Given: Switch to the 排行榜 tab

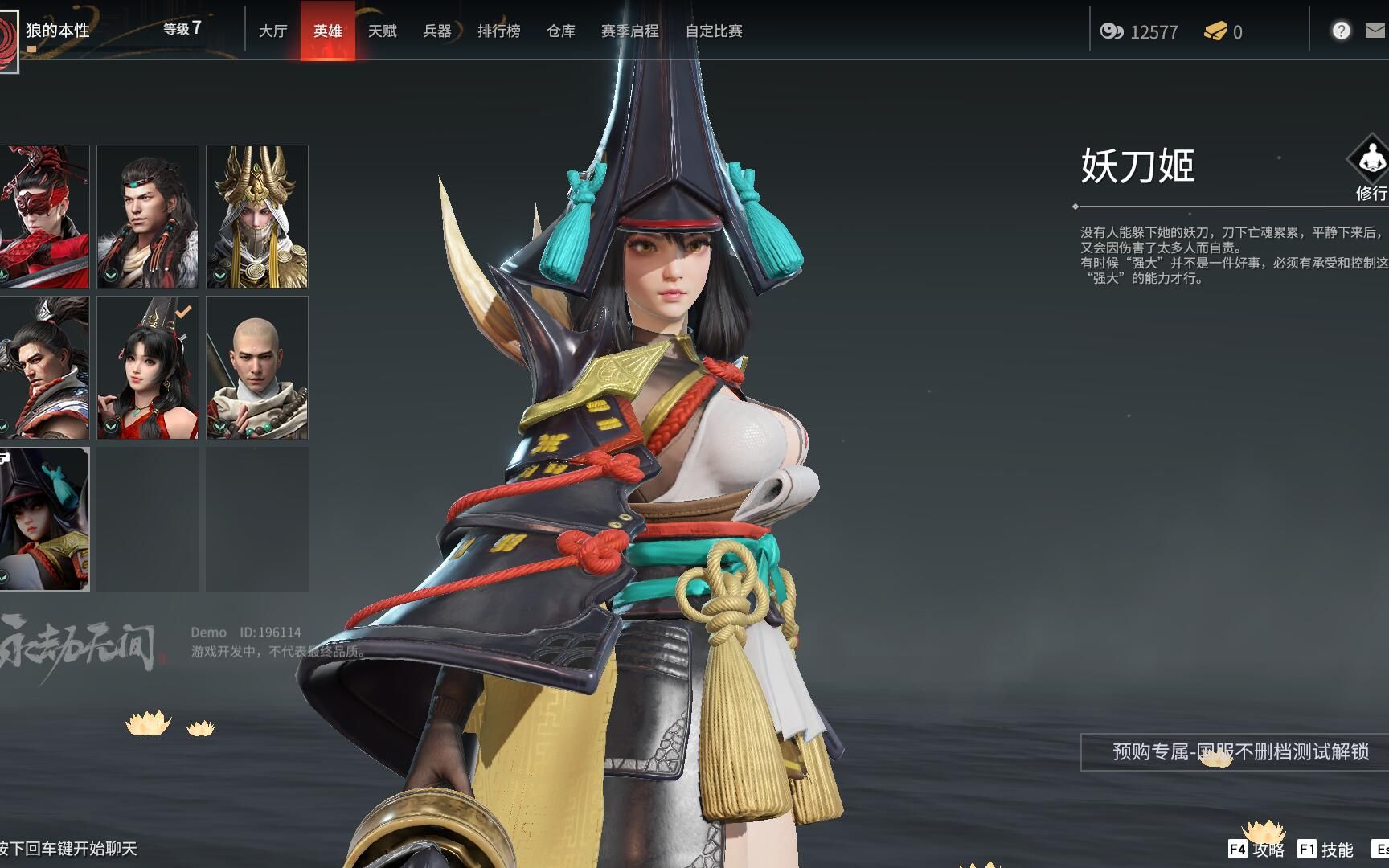Looking at the screenshot, I should pos(498,32).
